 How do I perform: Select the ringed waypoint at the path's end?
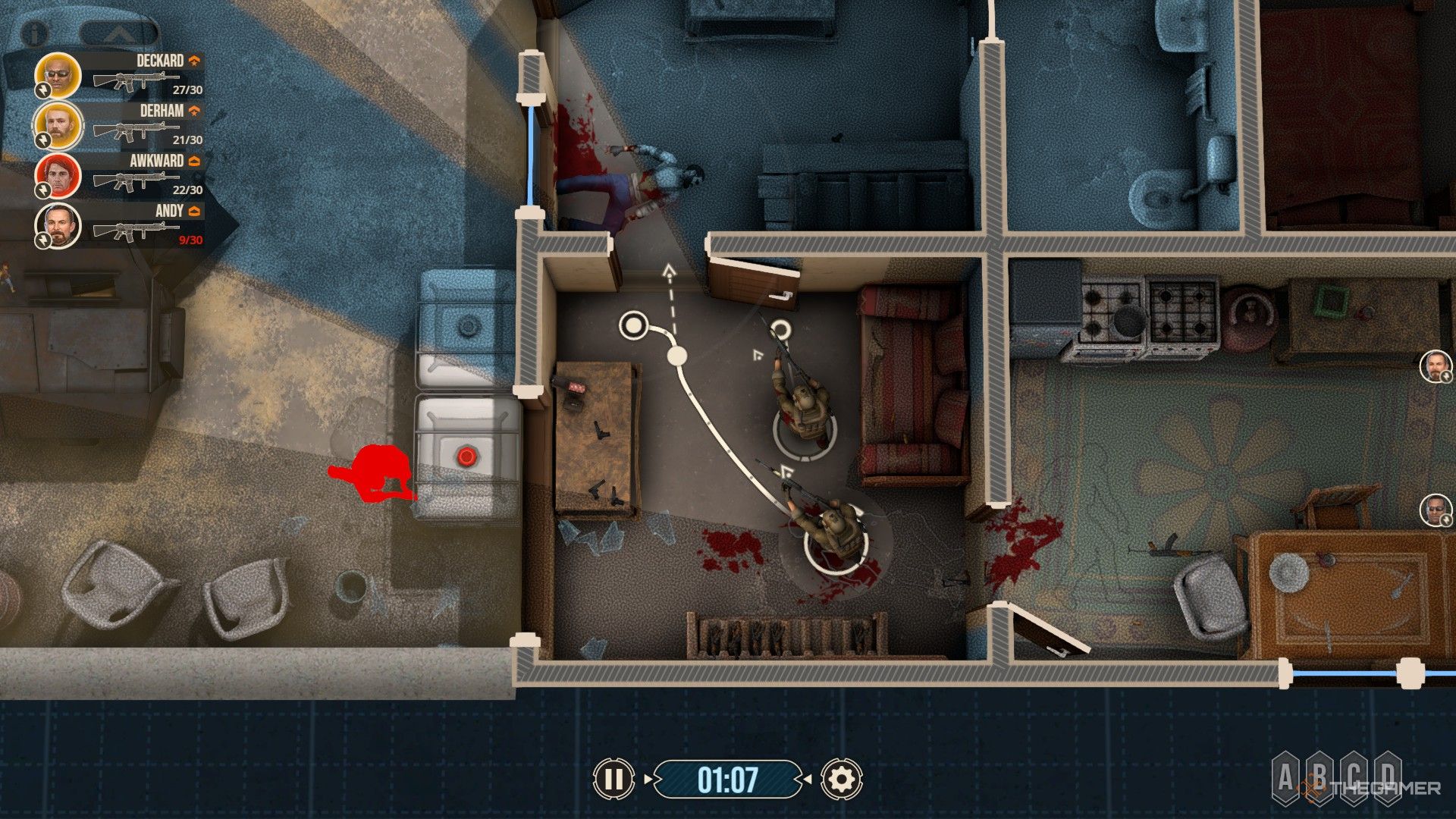click(633, 325)
